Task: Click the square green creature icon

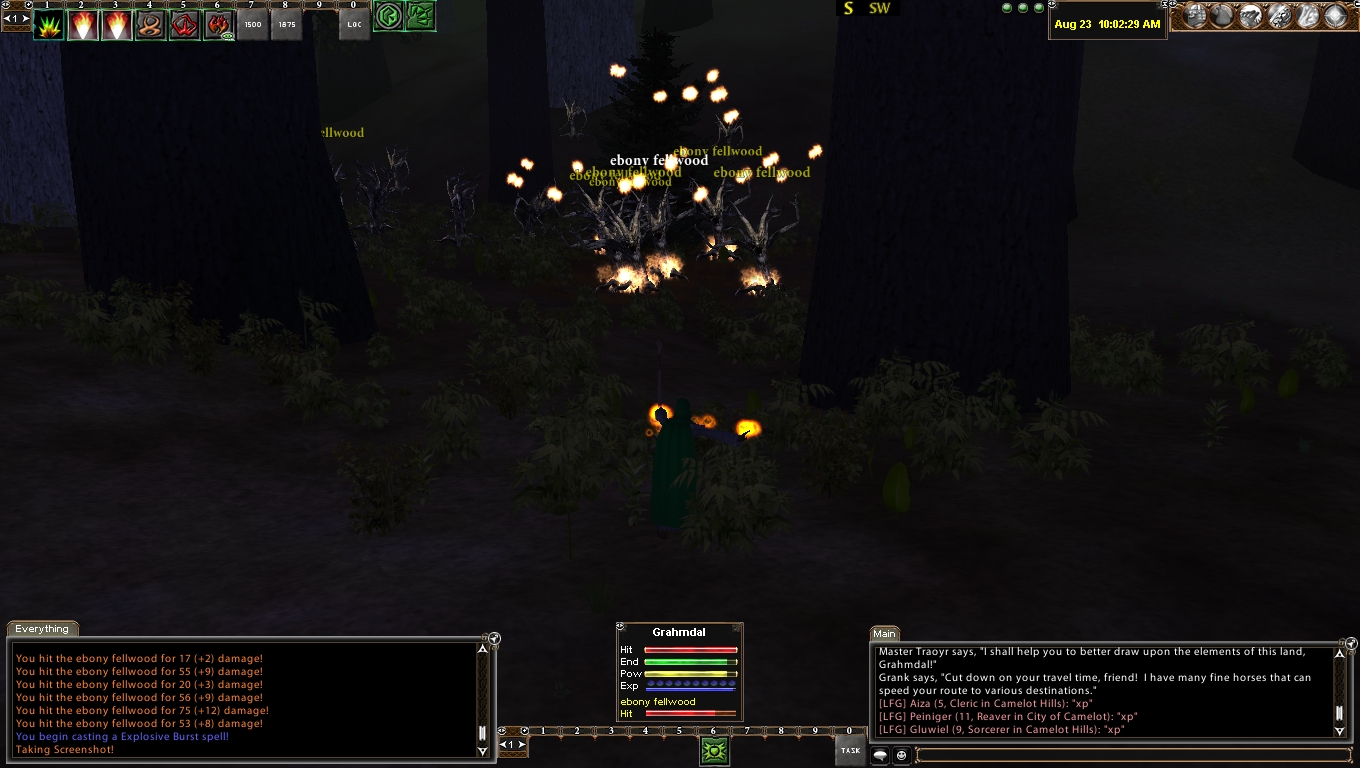Action: point(421,17)
